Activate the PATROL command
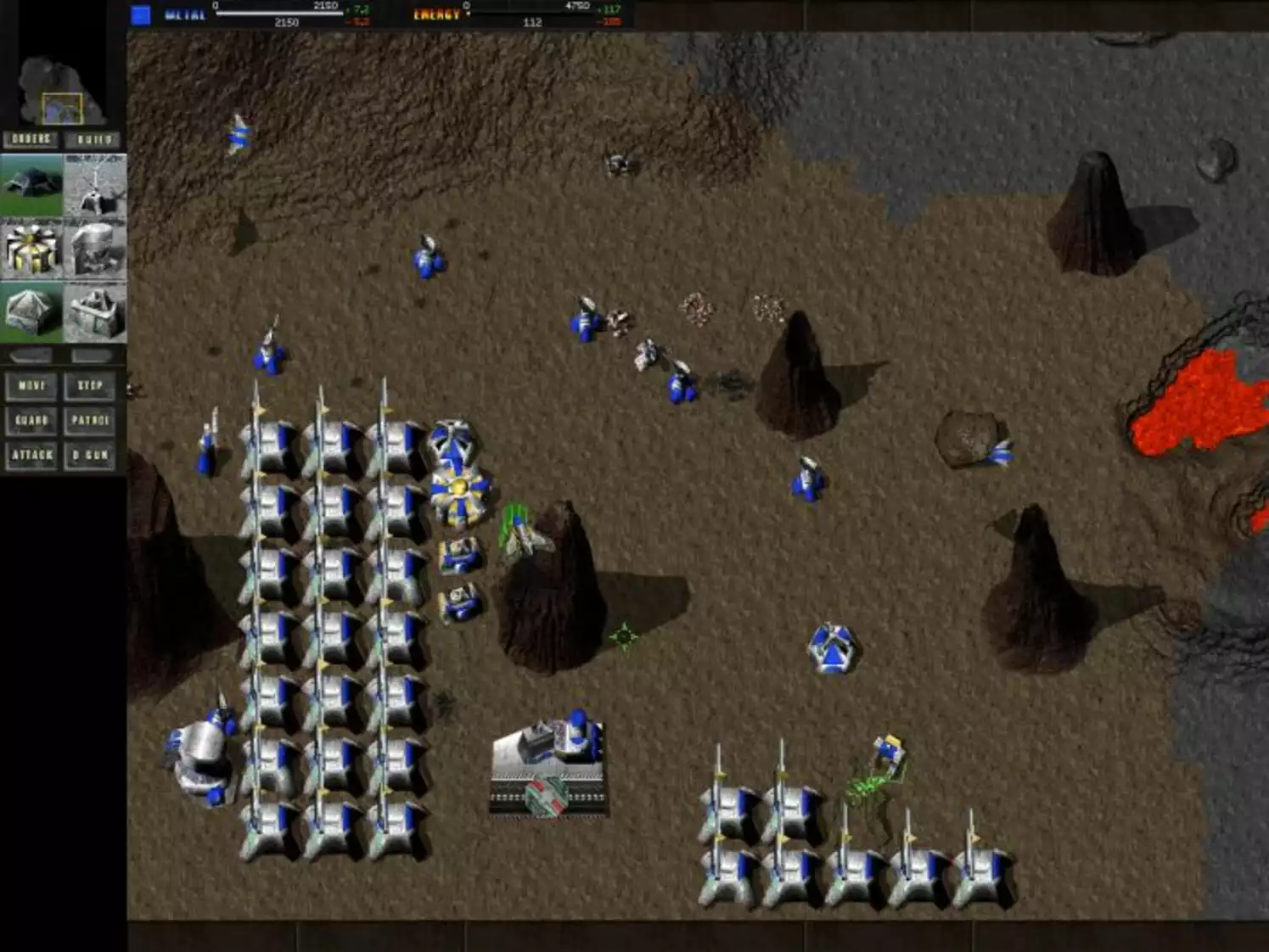Viewport: 1269px width, 952px height. pos(89,421)
